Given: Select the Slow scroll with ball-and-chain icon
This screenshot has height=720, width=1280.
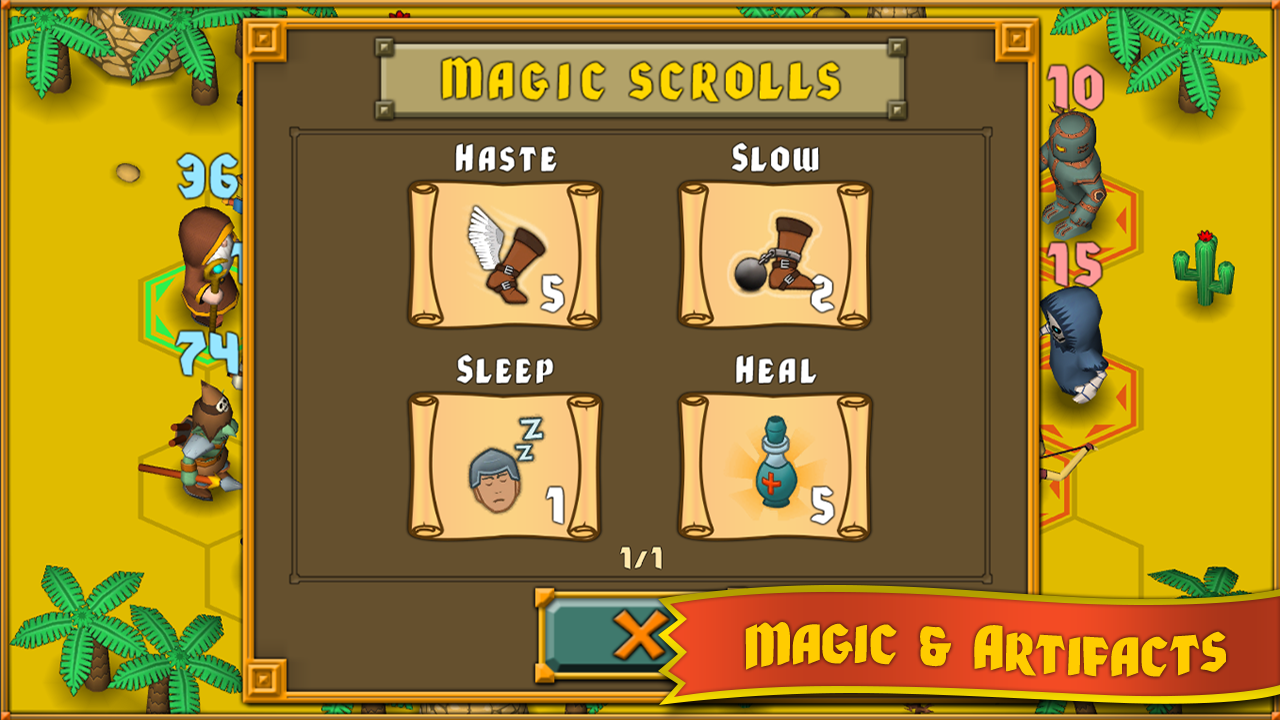Looking at the screenshot, I should point(775,255).
